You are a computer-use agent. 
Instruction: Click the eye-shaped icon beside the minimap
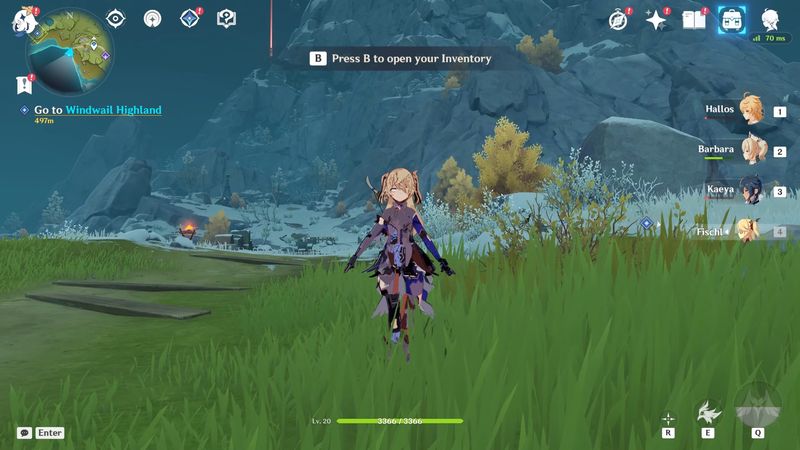[x=116, y=18]
